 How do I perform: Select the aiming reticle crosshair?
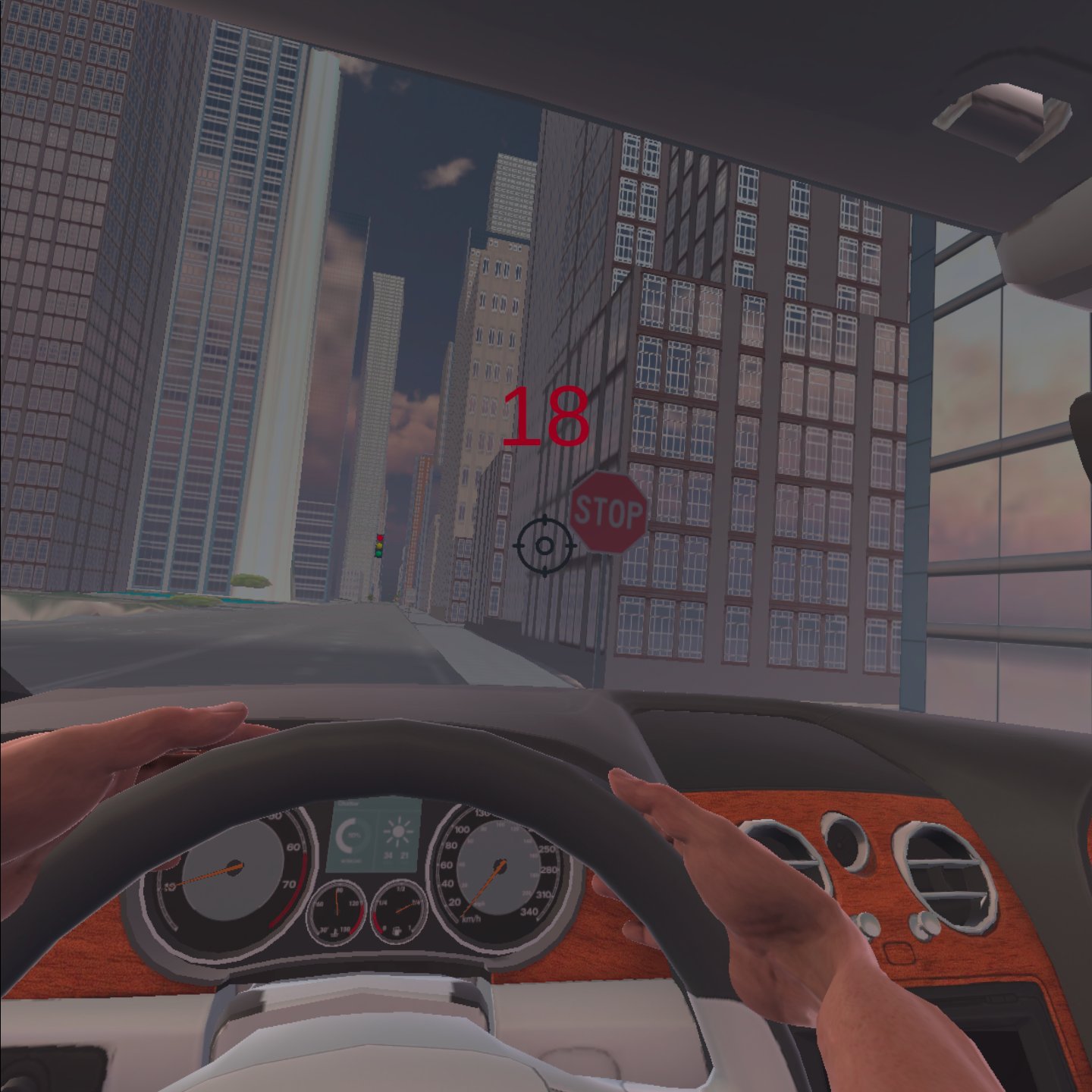(x=544, y=544)
